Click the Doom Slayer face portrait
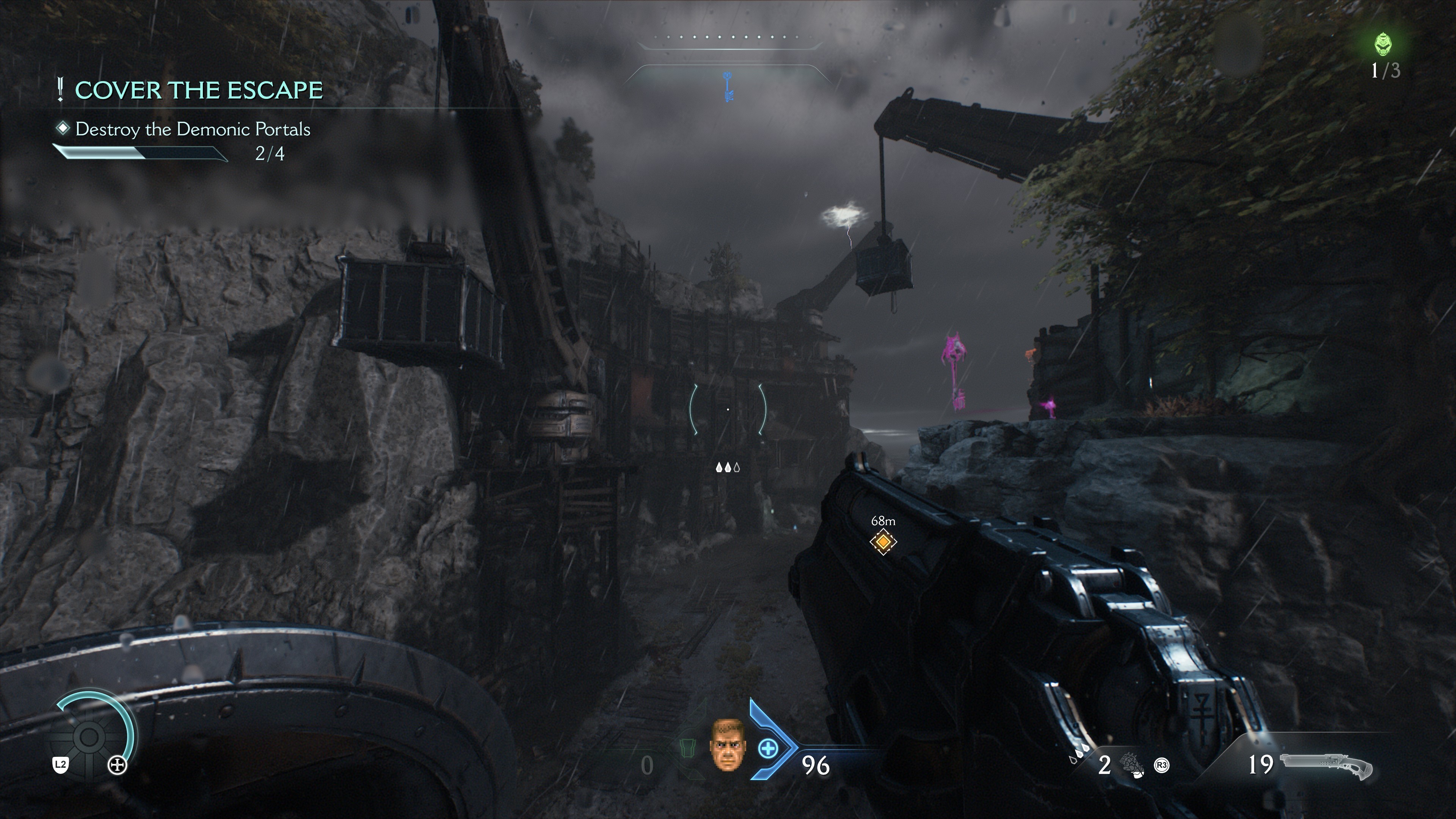The image size is (1456, 819). click(x=728, y=744)
